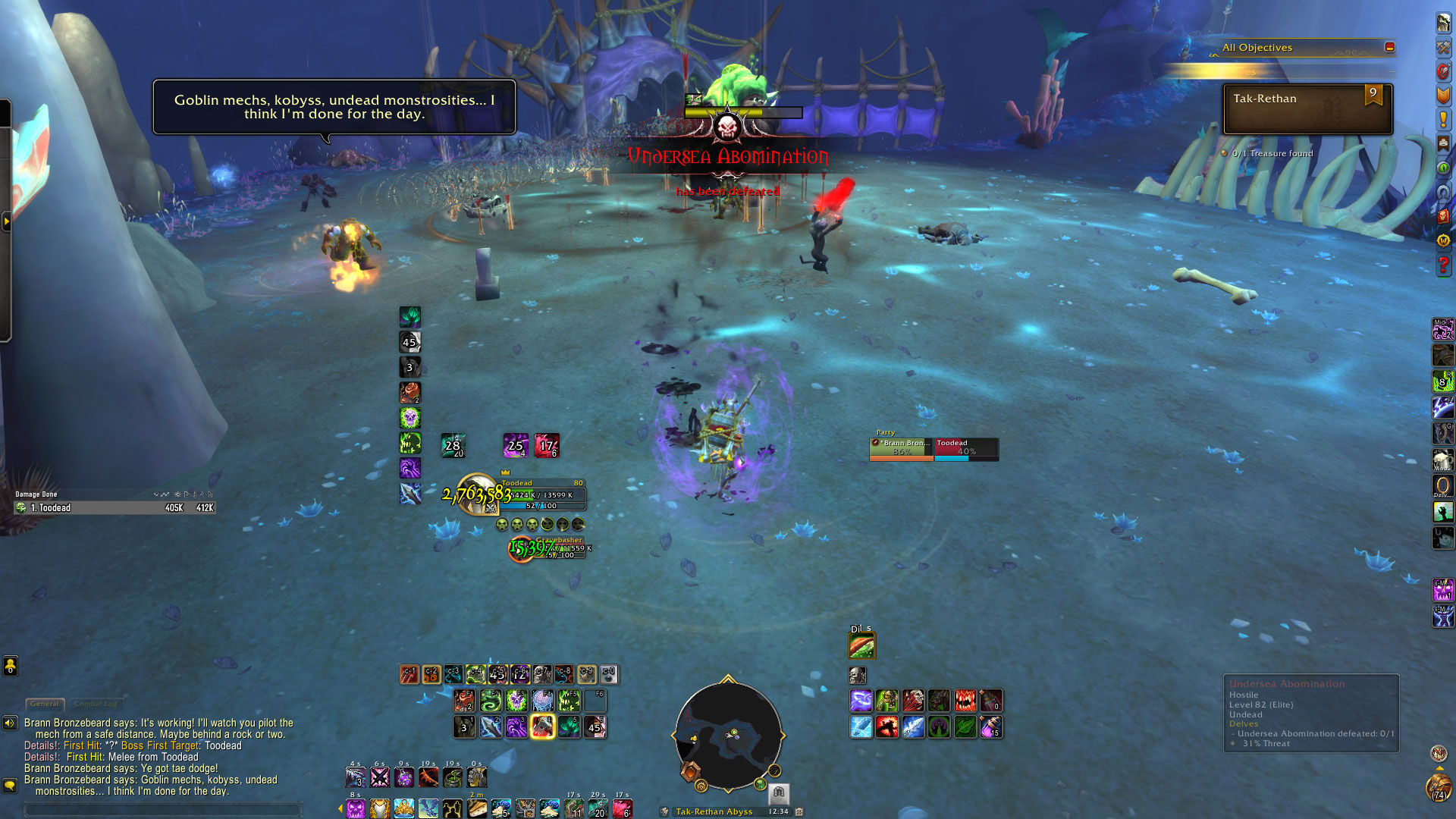
Task: Open the quest log exclamation mark button
Action: click(1443, 119)
